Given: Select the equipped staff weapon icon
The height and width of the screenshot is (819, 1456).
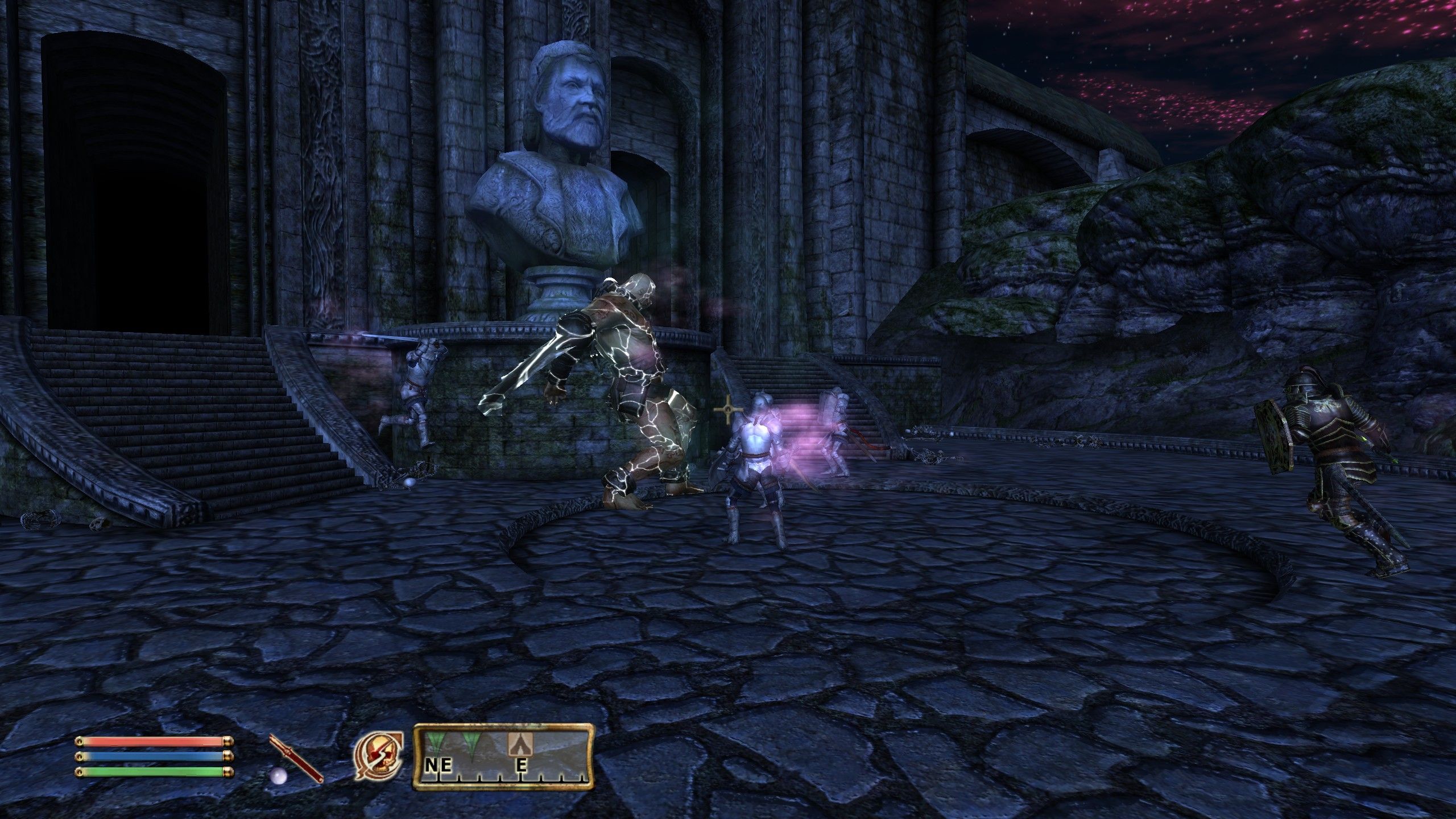Looking at the screenshot, I should click(x=296, y=759).
